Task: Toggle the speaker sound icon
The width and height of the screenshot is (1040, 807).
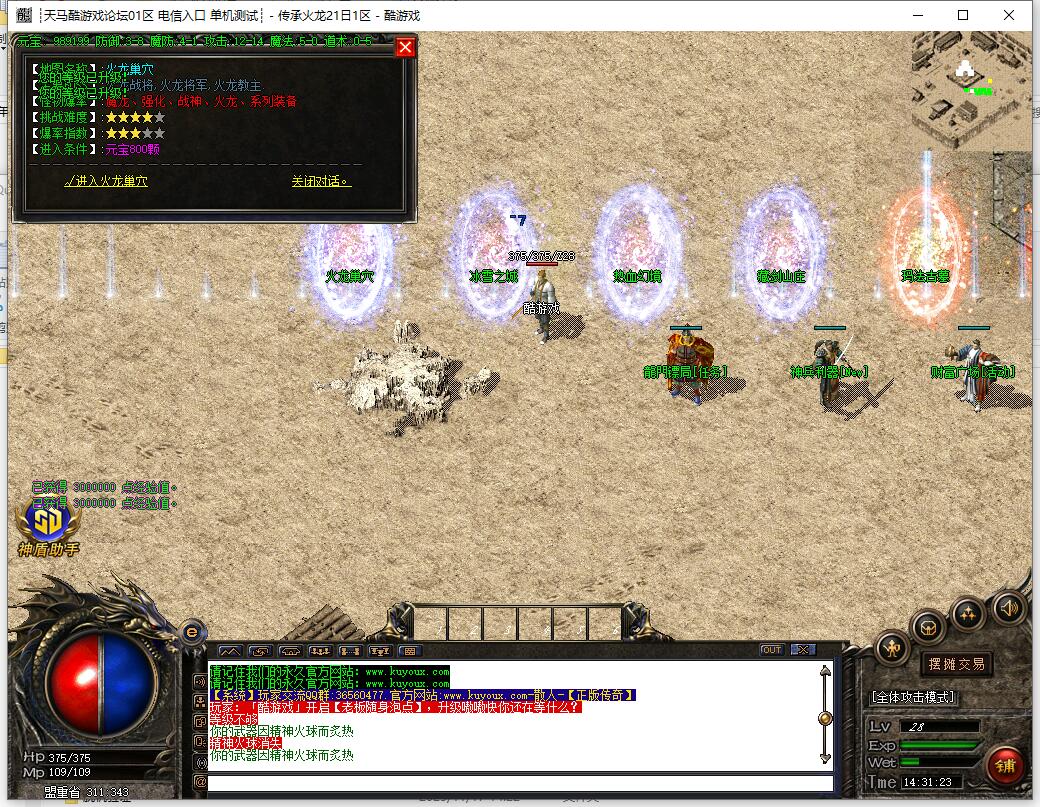Action: pyautogui.click(x=1007, y=606)
